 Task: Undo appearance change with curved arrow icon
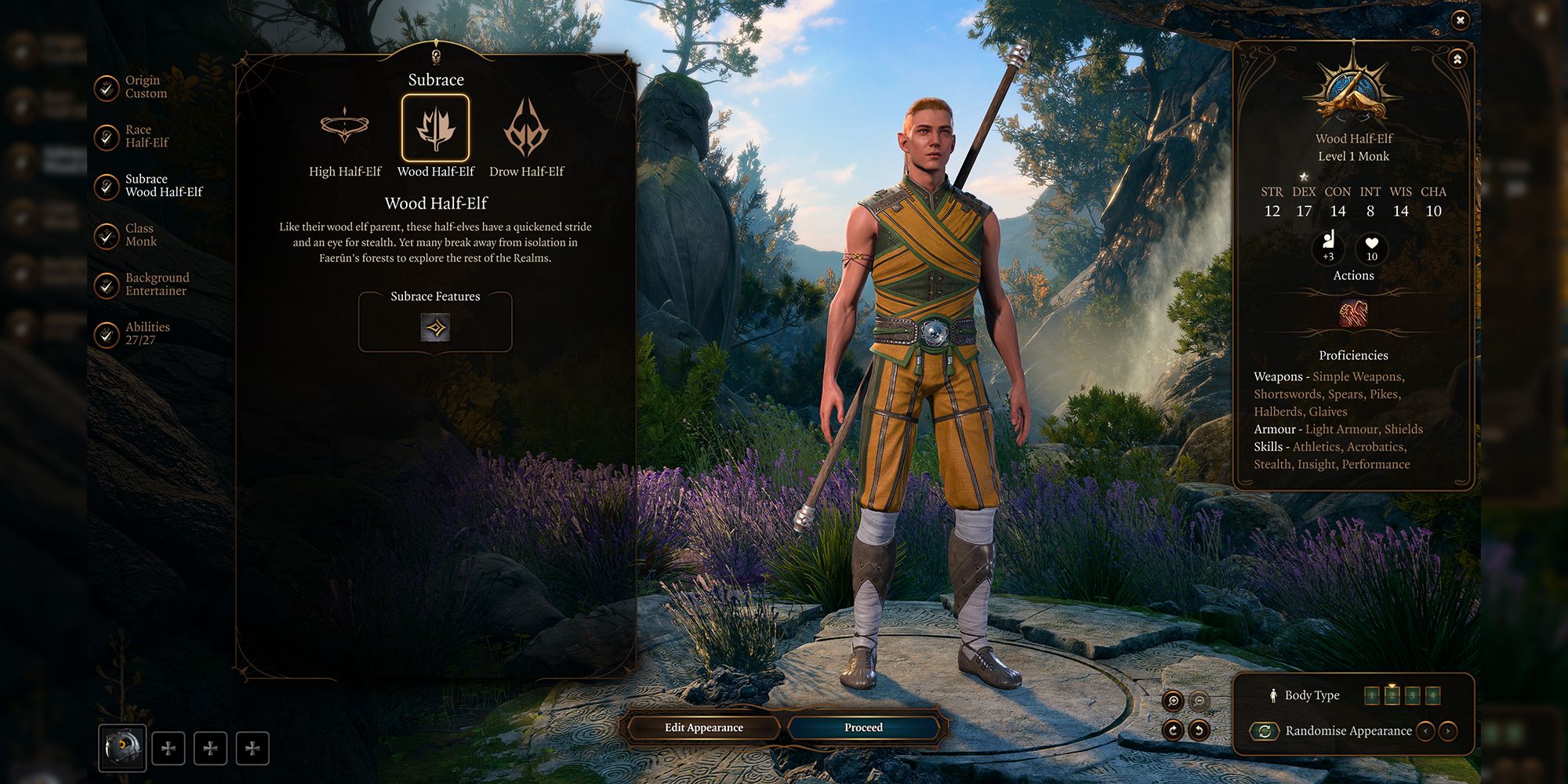click(x=1200, y=731)
